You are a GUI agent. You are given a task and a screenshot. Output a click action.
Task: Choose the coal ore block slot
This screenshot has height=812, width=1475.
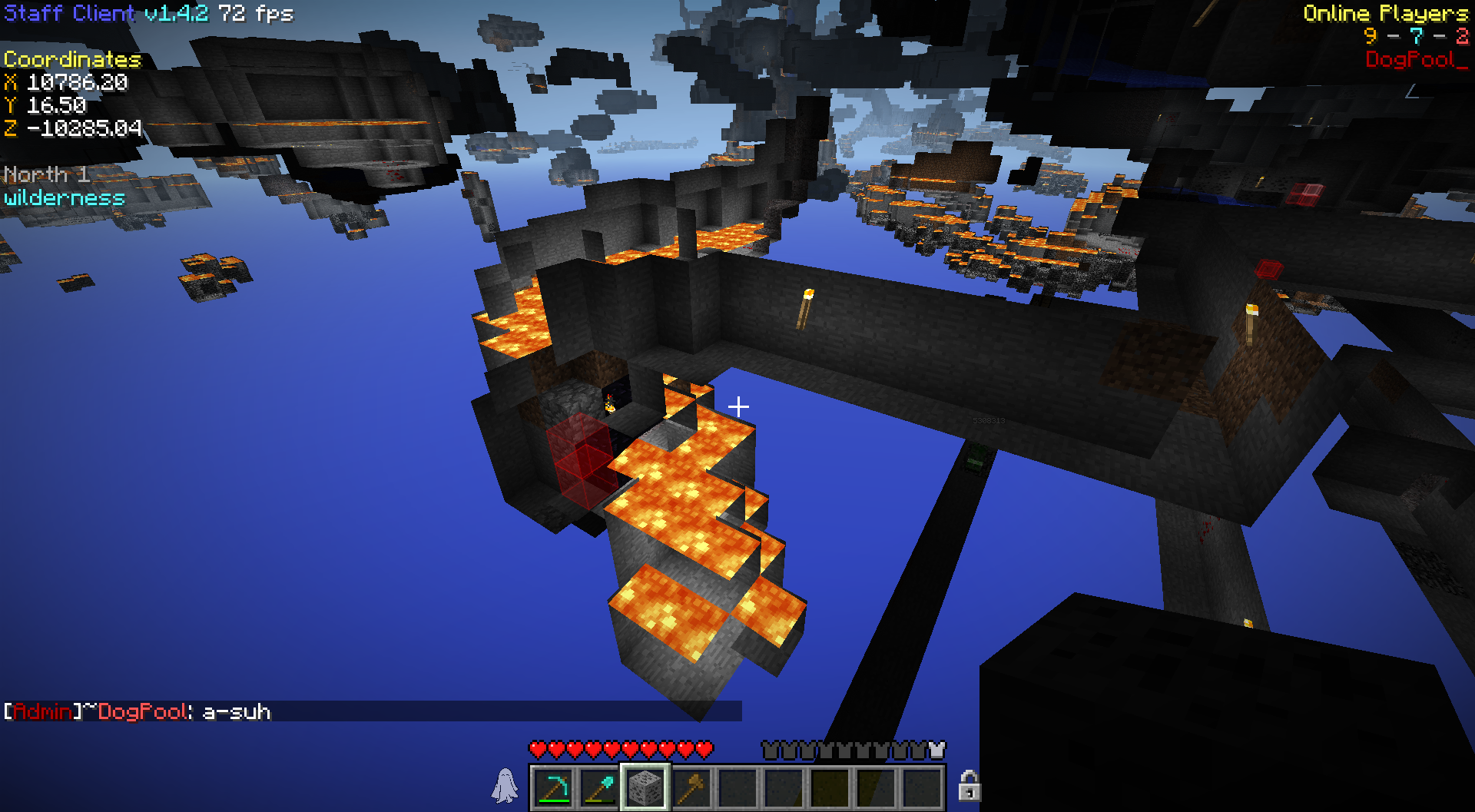[x=645, y=787]
